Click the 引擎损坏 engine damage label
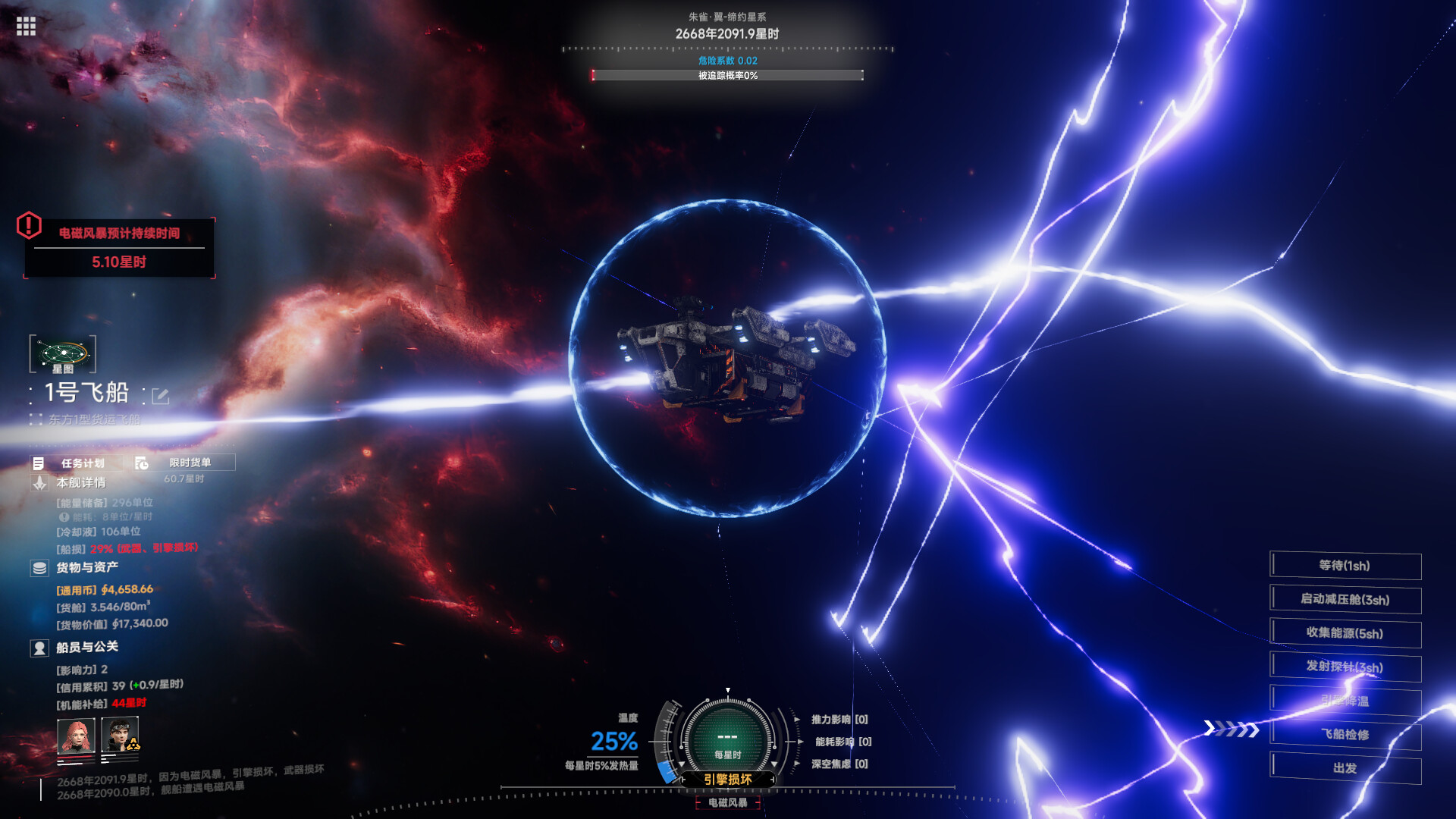Screen dimensions: 1456x819 click(727, 780)
